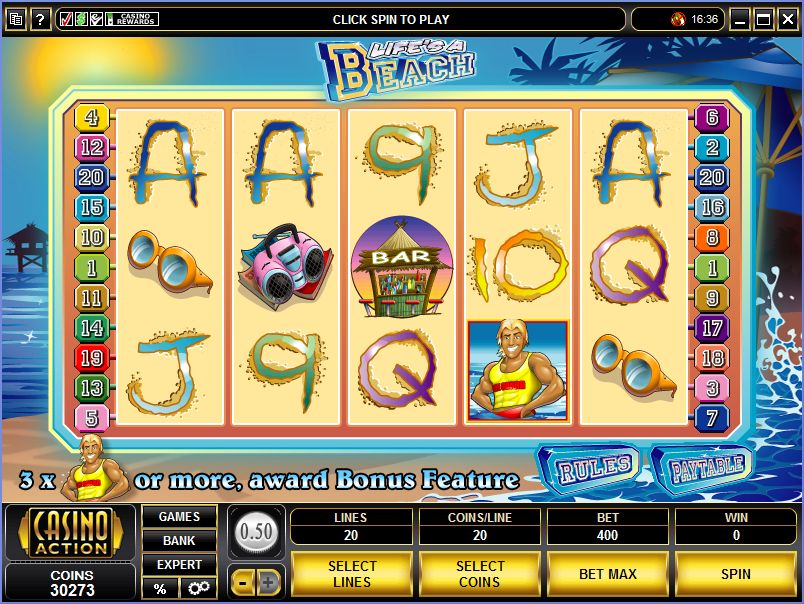Go to the Bank
The height and width of the screenshot is (604, 804).
click(179, 541)
